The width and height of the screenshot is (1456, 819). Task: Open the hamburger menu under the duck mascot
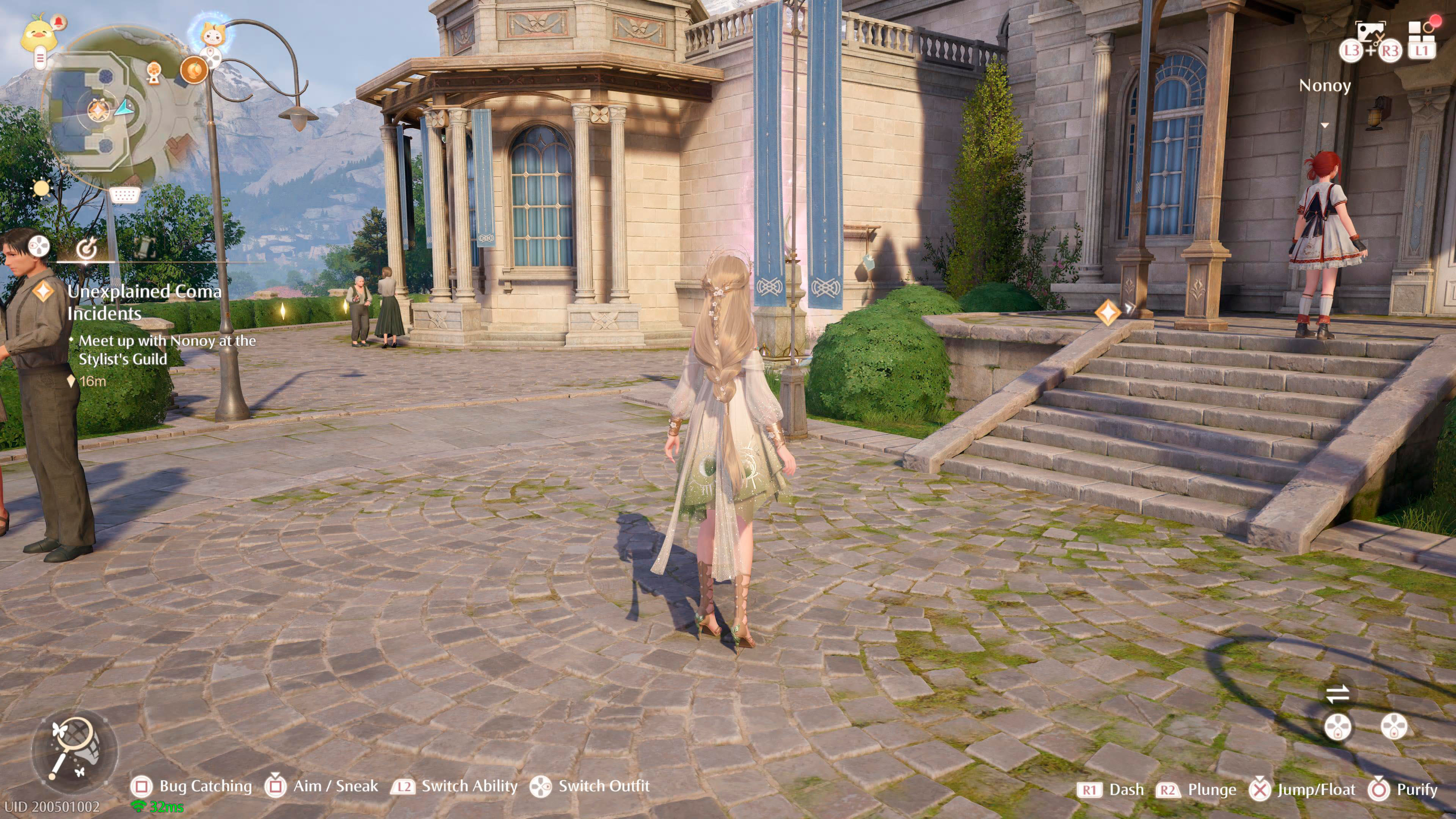[41, 58]
